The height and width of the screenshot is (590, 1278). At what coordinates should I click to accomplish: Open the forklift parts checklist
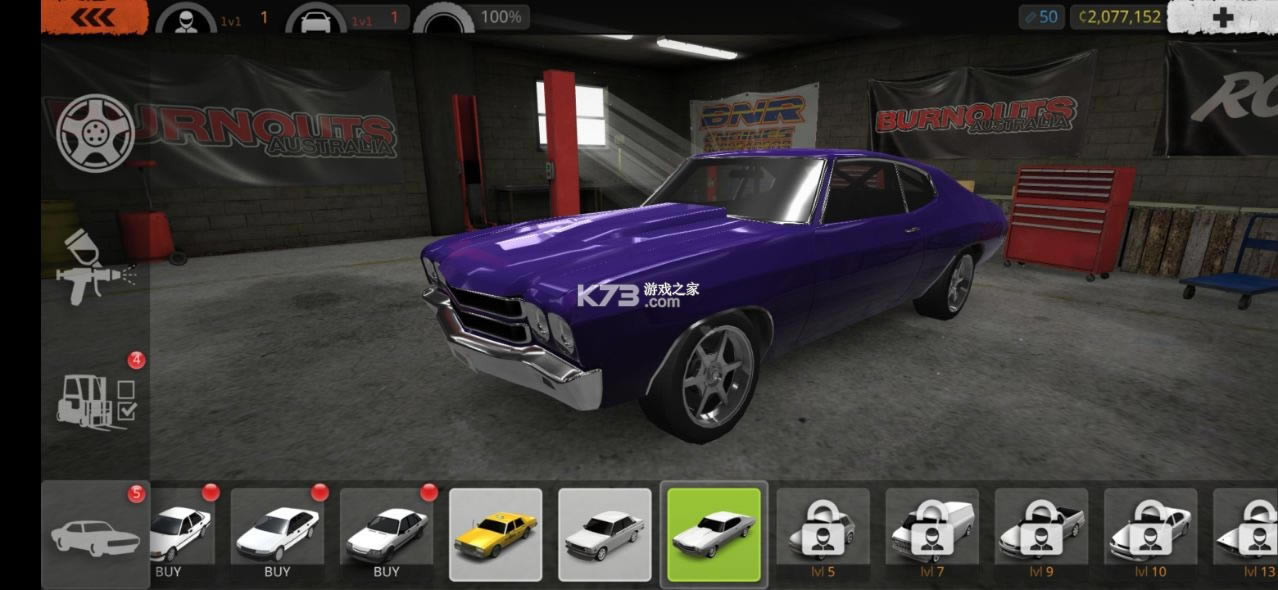pos(96,400)
